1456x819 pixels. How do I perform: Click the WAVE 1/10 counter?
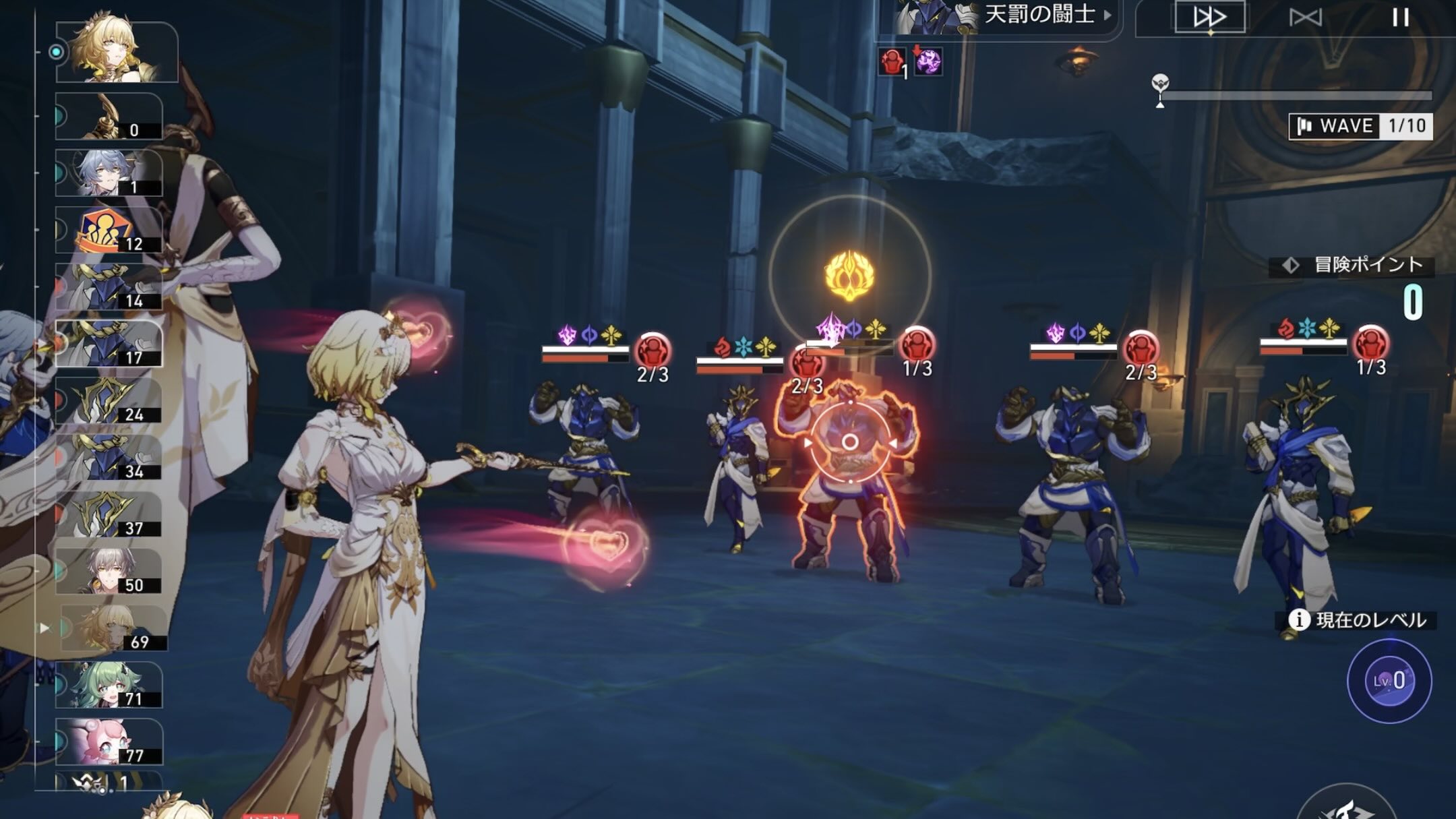[1362, 124]
